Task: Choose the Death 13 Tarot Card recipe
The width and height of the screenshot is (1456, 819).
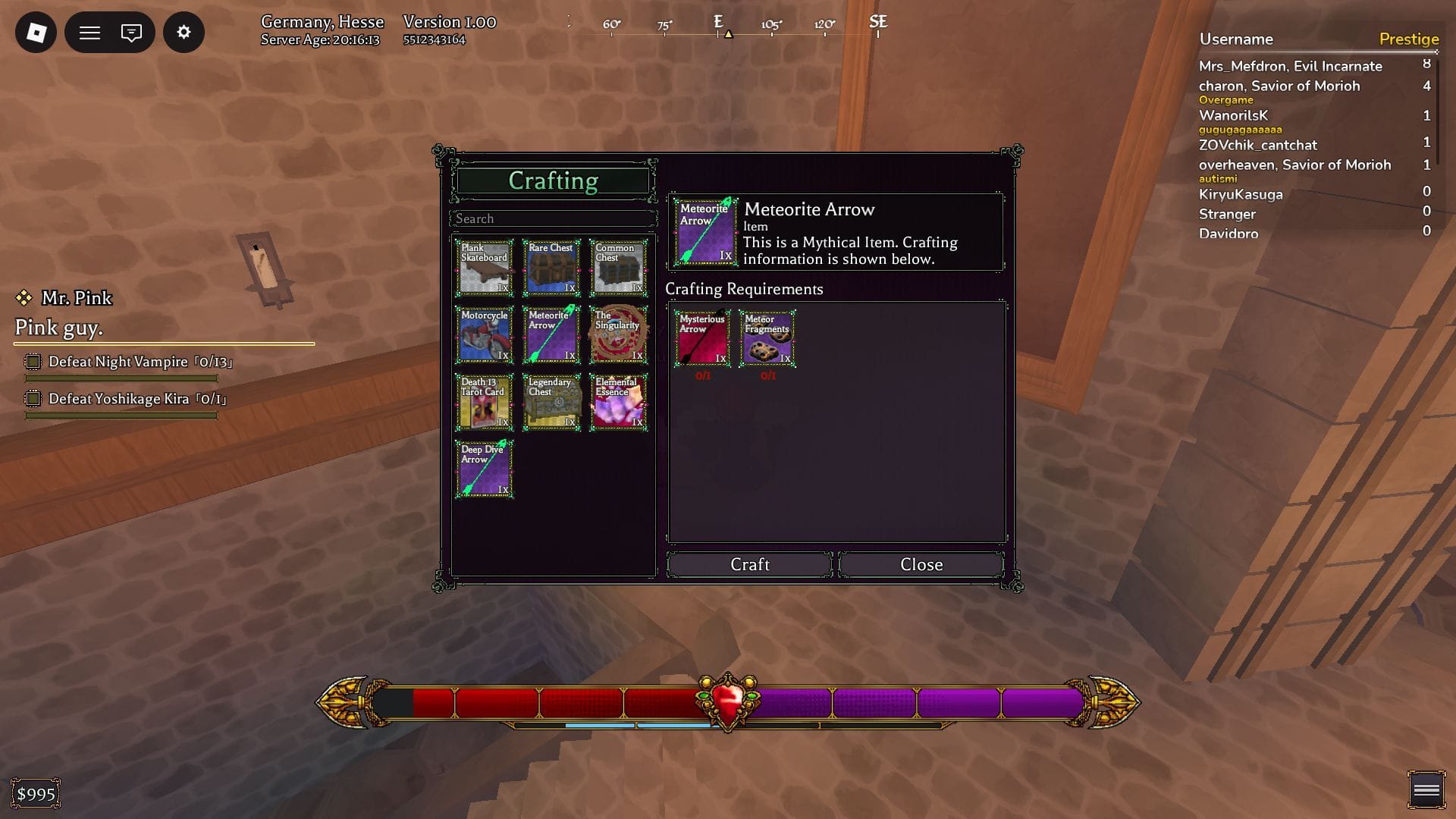Action: click(485, 402)
